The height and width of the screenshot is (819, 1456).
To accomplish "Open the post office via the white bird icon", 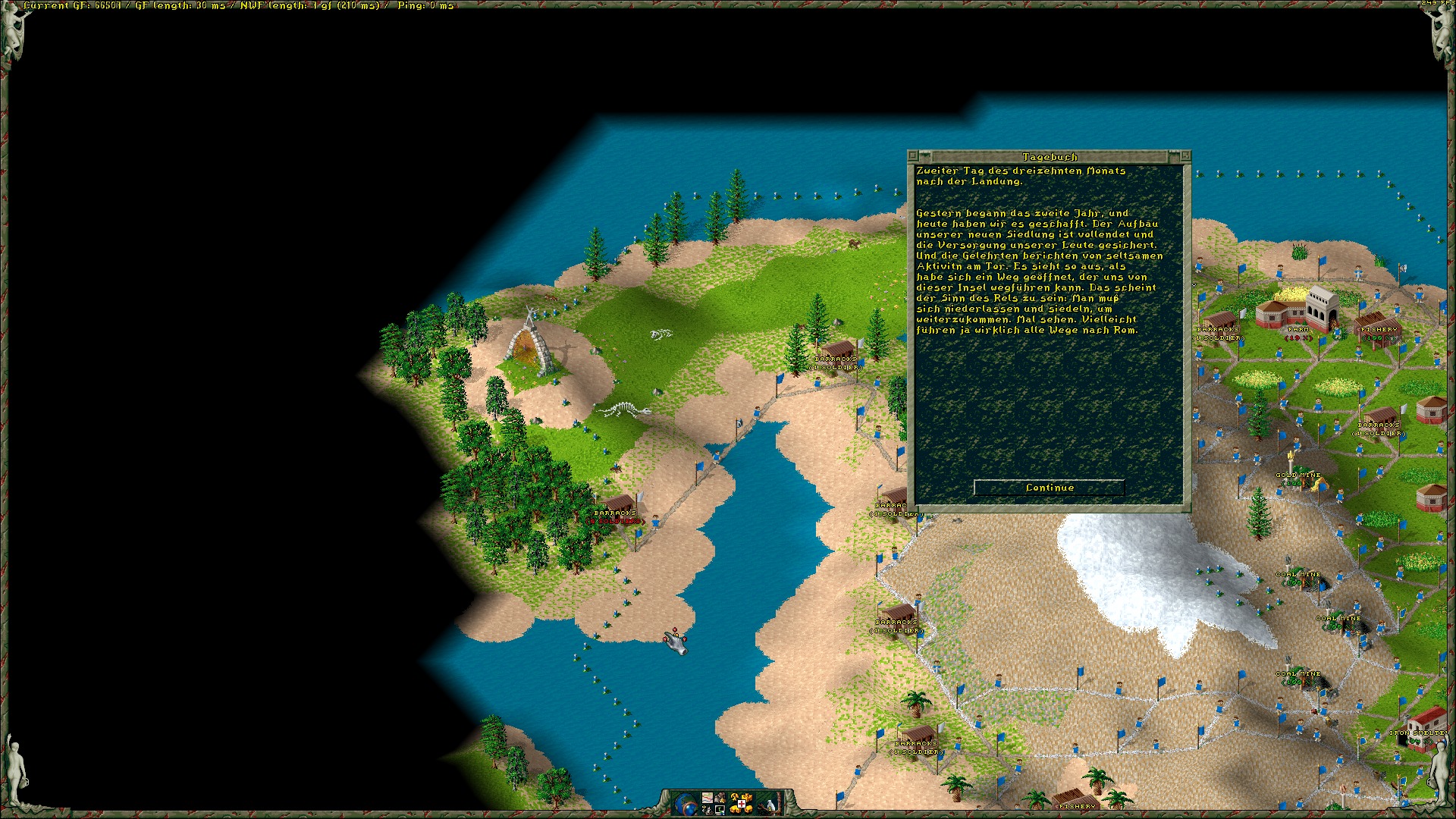I will point(770,805).
